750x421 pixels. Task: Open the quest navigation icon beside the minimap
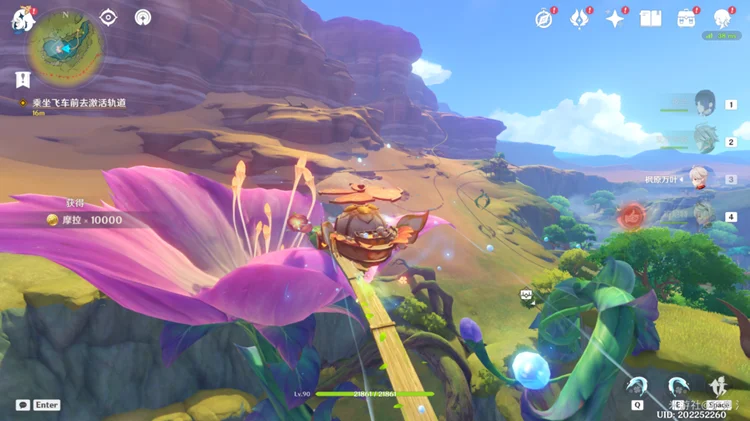coord(108,18)
